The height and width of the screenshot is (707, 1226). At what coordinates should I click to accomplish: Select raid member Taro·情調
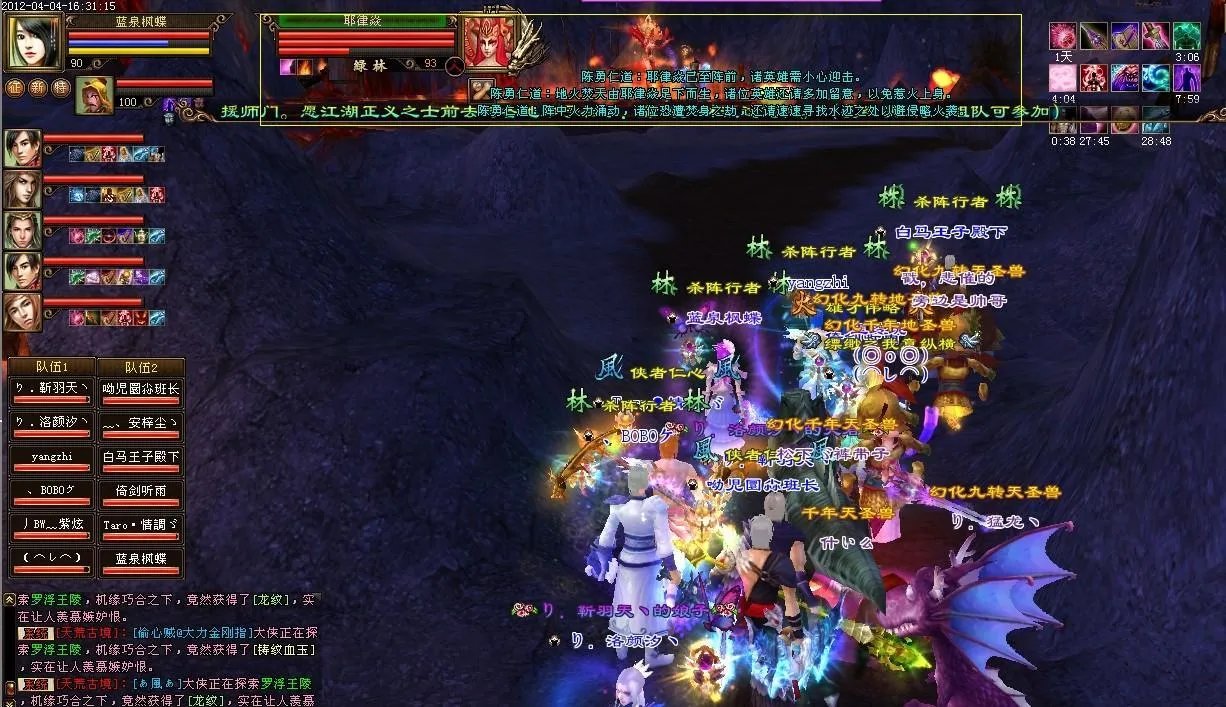pyautogui.click(x=141, y=524)
